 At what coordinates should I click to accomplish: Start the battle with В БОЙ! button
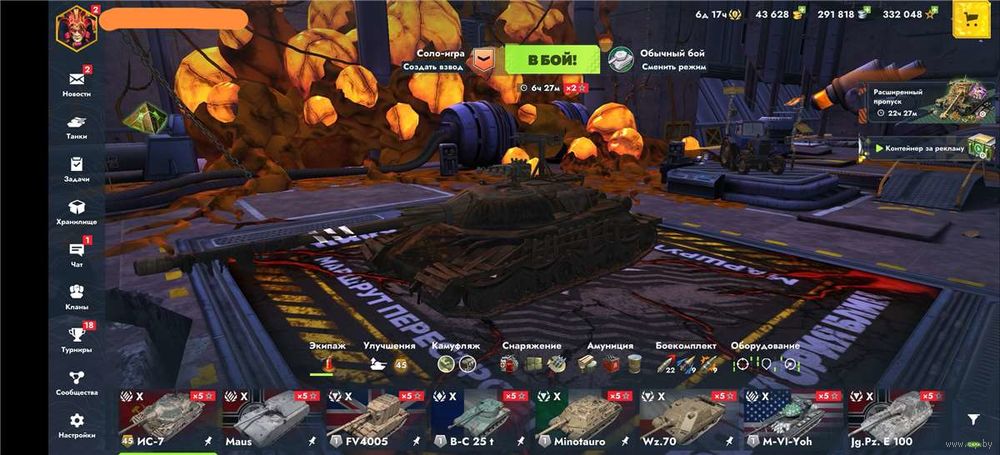point(552,59)
